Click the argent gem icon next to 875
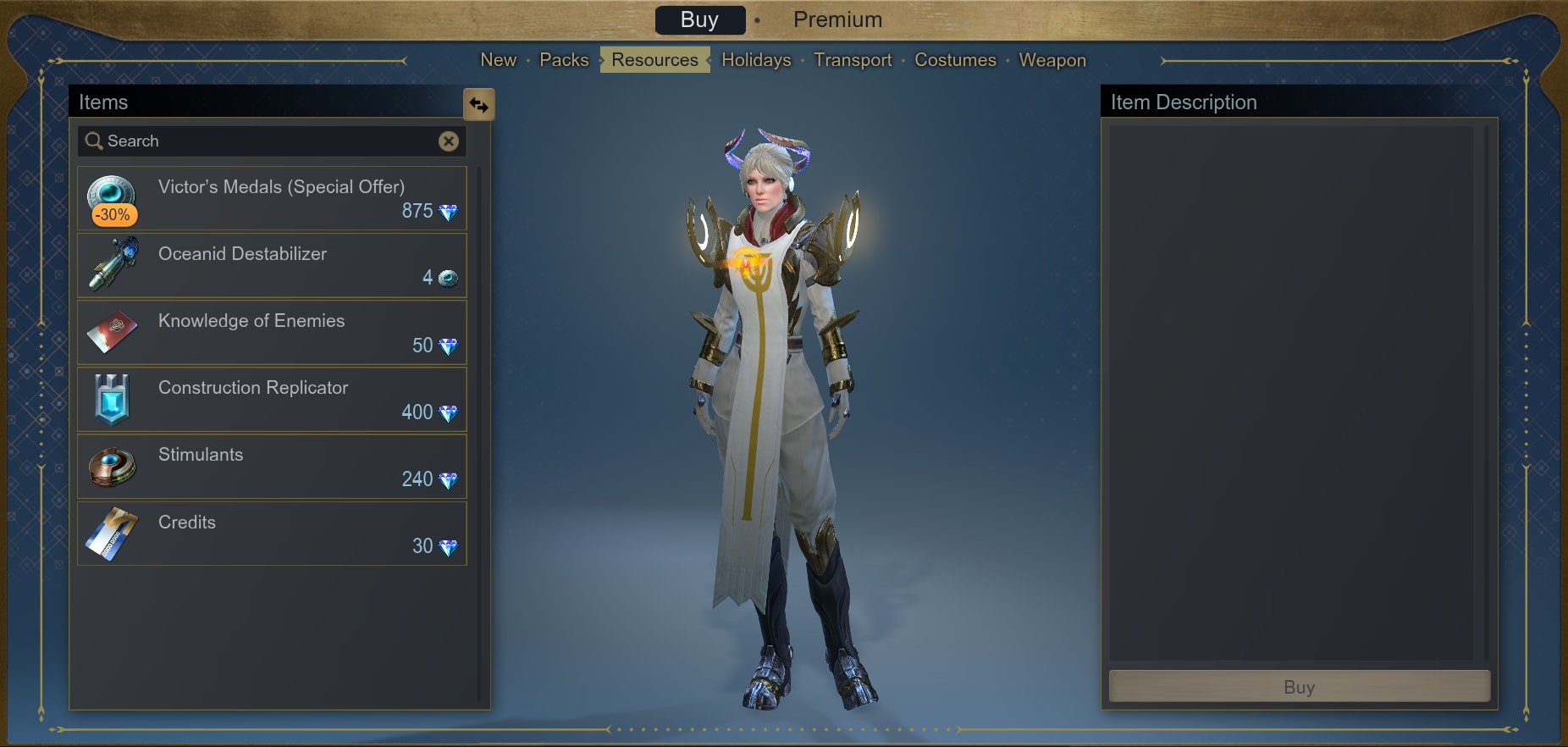 pyautogui.click(x=450, y=212)
